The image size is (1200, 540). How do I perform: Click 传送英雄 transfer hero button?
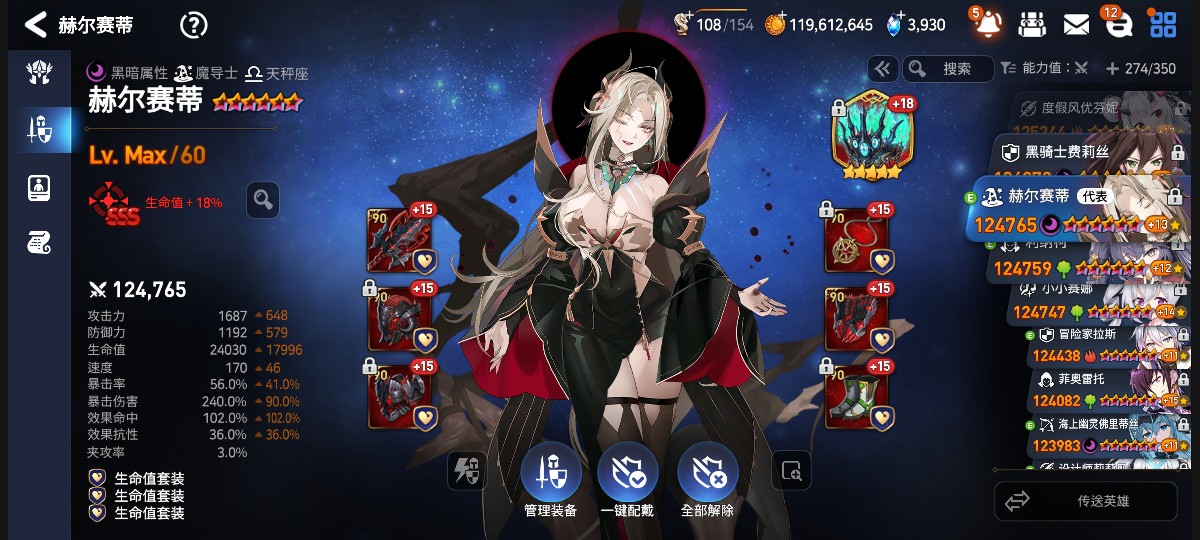point(1085,501)
